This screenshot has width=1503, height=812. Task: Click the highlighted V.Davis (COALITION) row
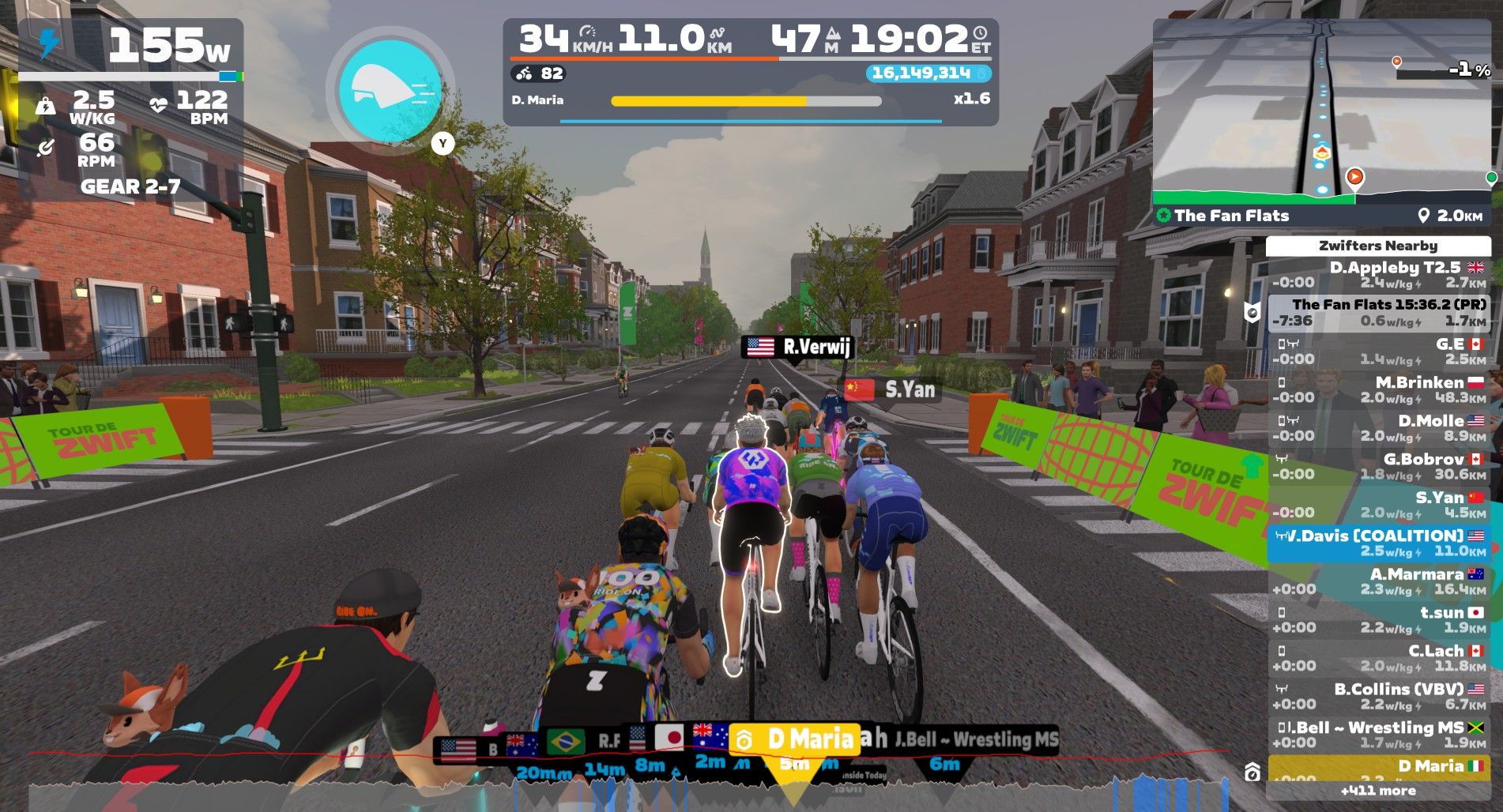pyautogui.click(x=1378, y=543)
